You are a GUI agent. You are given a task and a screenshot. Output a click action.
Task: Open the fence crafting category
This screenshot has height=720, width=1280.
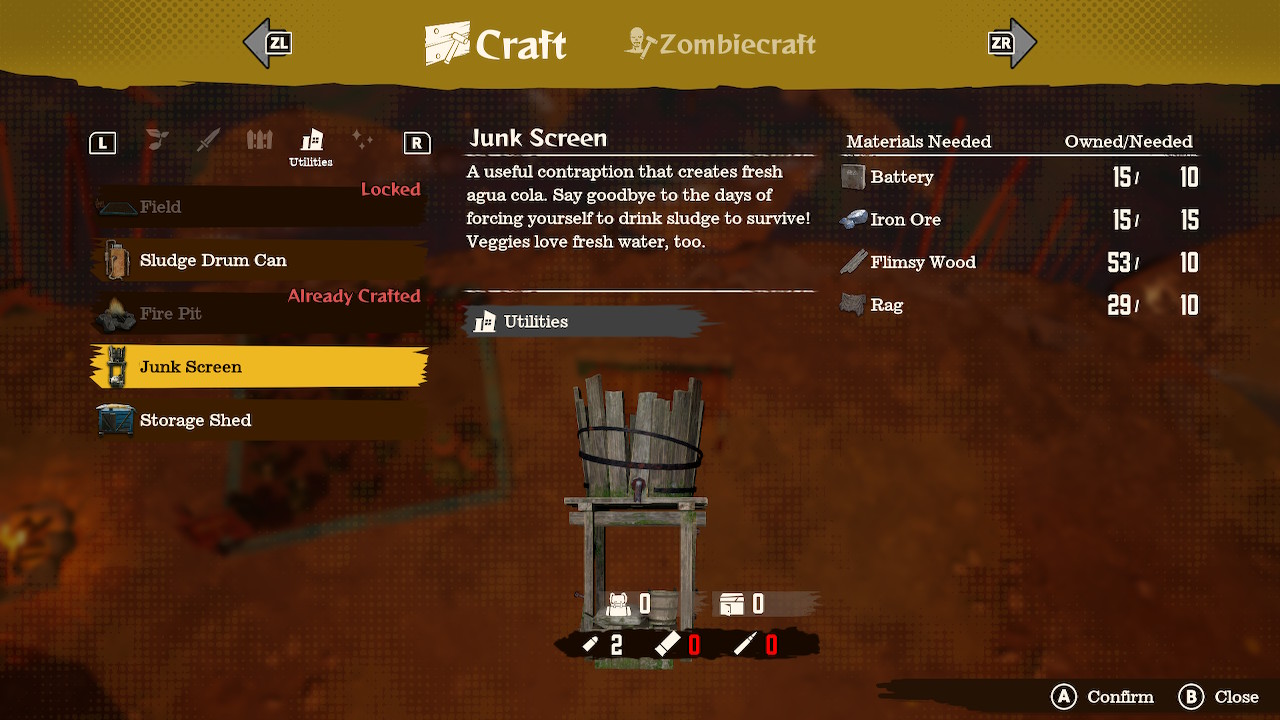pos(259,140)
